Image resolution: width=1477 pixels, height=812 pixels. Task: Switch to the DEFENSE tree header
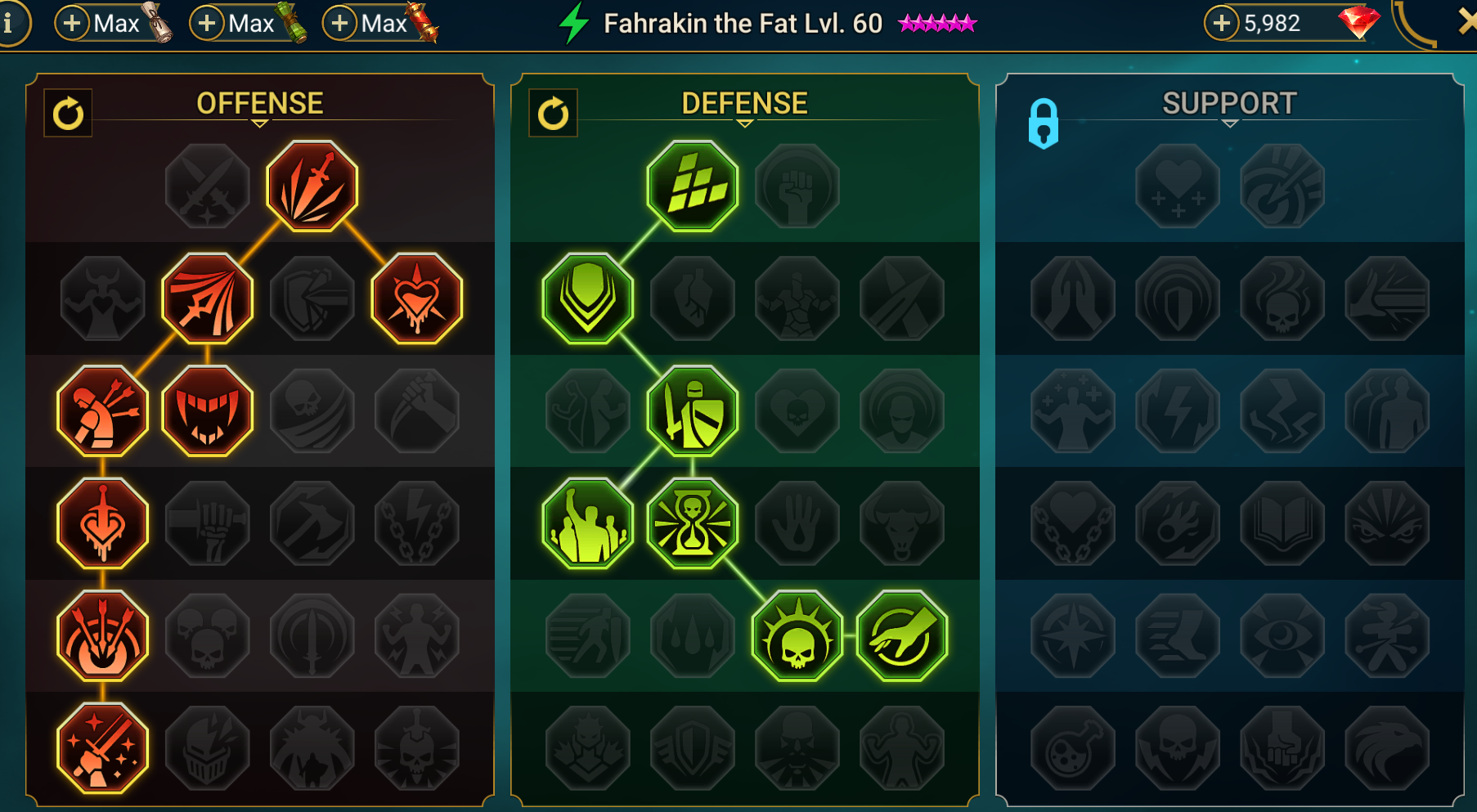[x=743, y=103]
